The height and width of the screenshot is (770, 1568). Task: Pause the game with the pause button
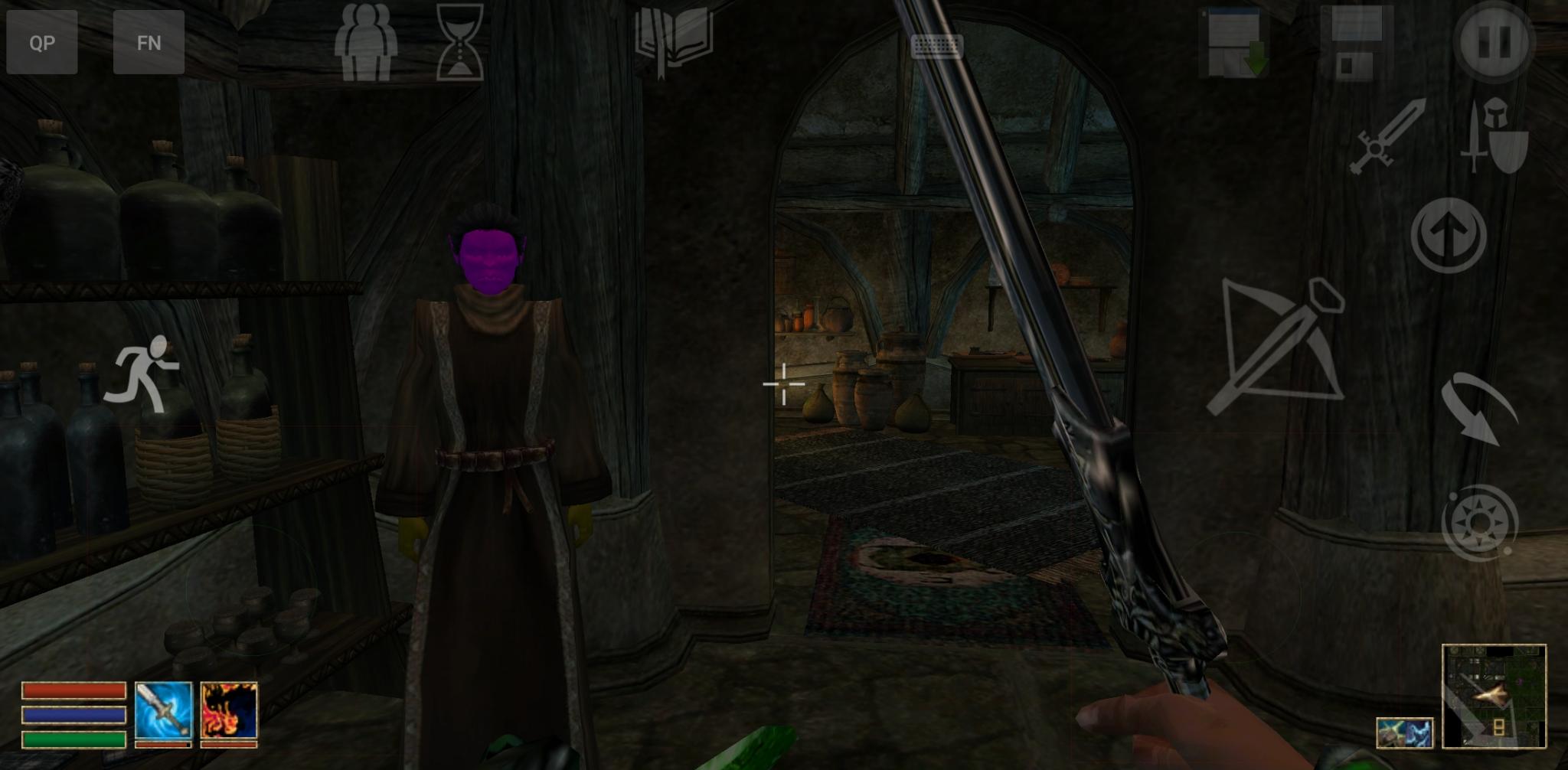1494,41
